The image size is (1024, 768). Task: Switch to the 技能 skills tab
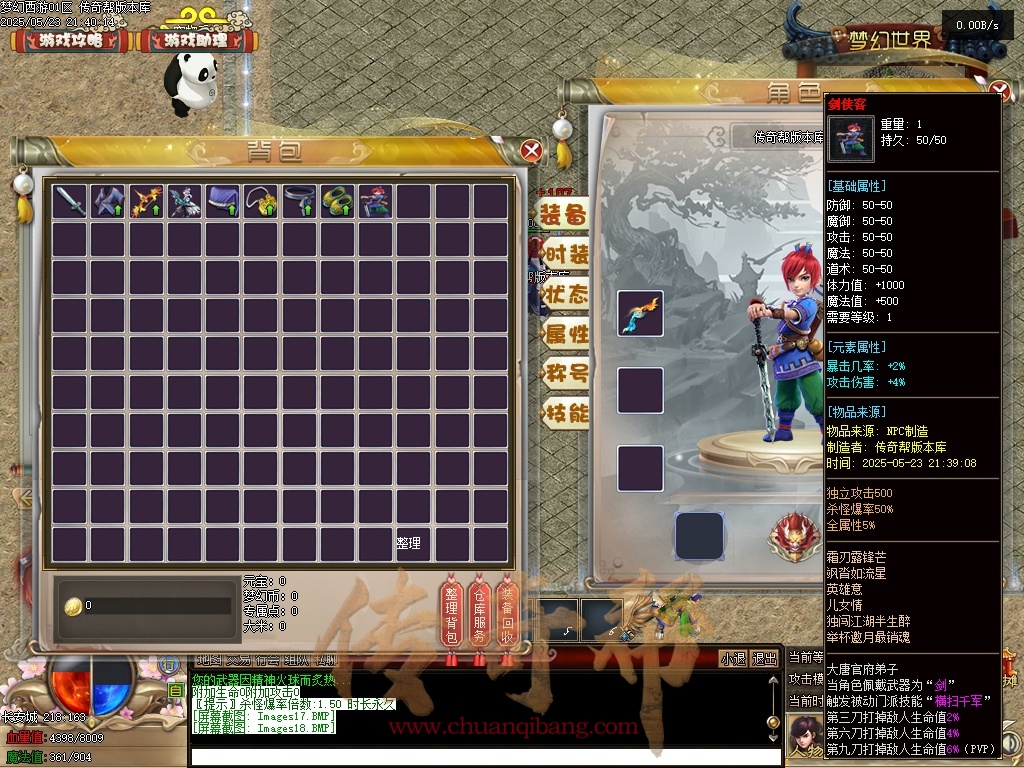point(564,413)
